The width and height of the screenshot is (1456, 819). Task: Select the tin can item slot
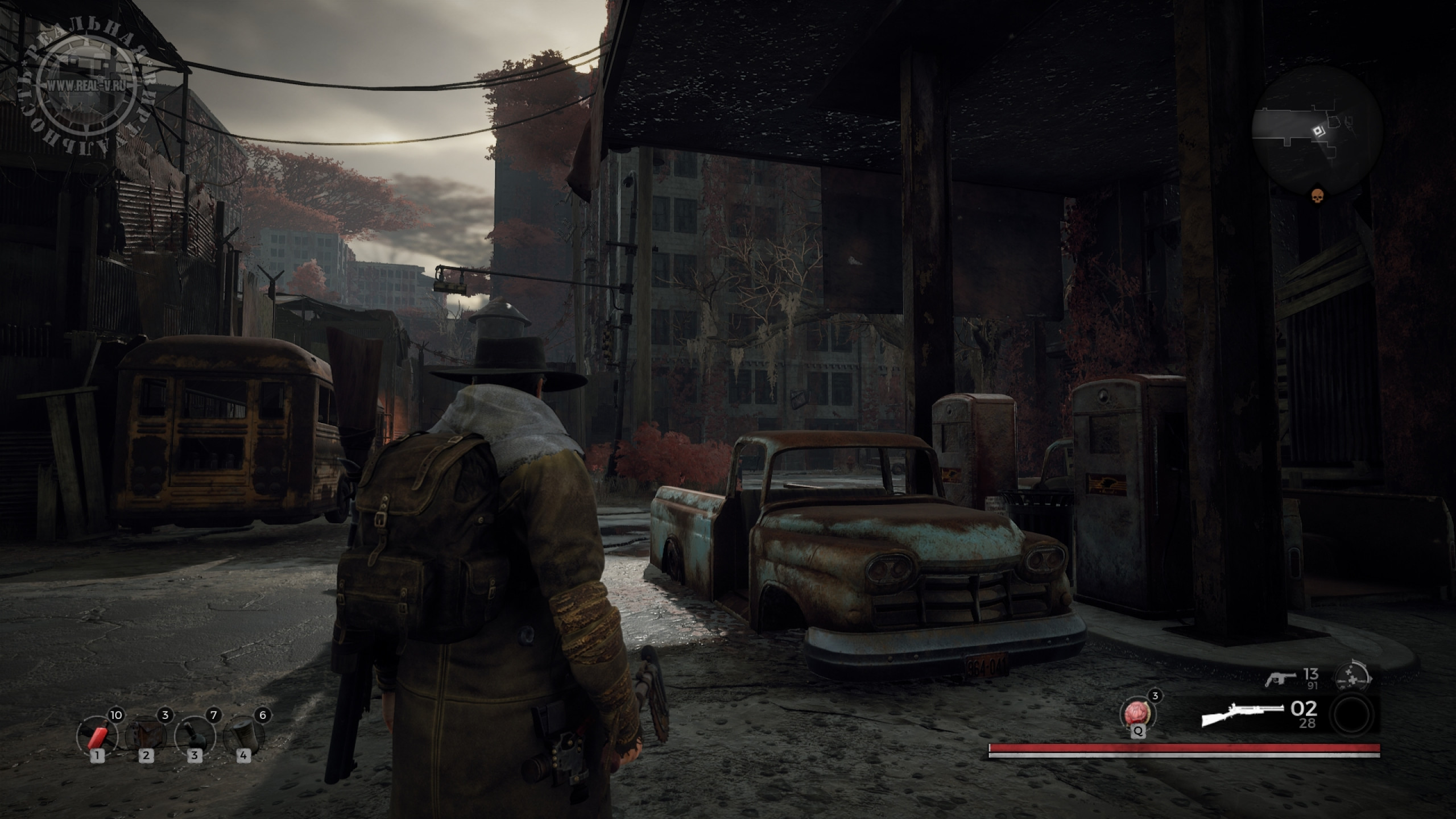pyautogui.click(x=243, y=737)
